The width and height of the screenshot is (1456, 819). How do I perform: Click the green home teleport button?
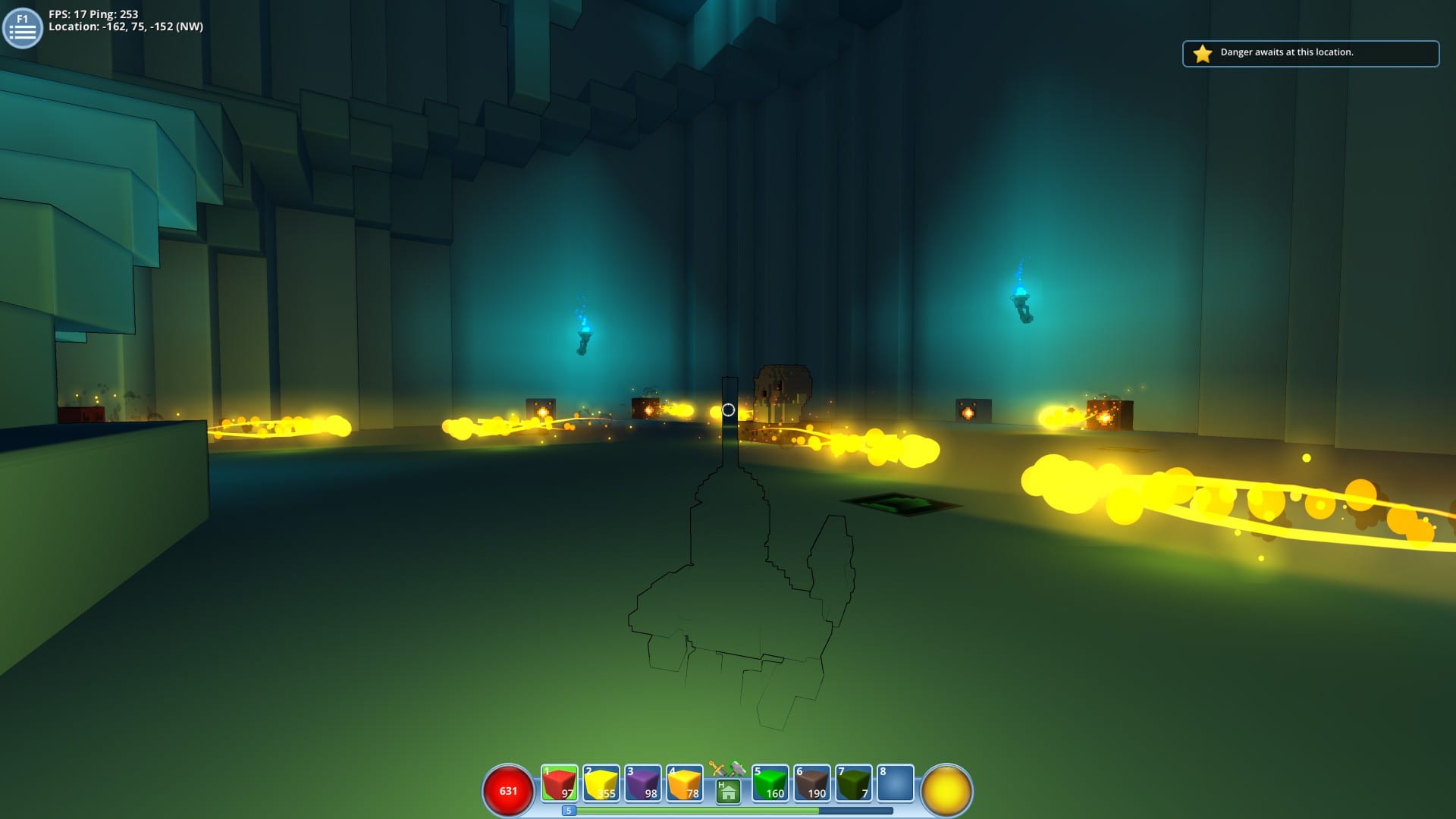(728, 792)
